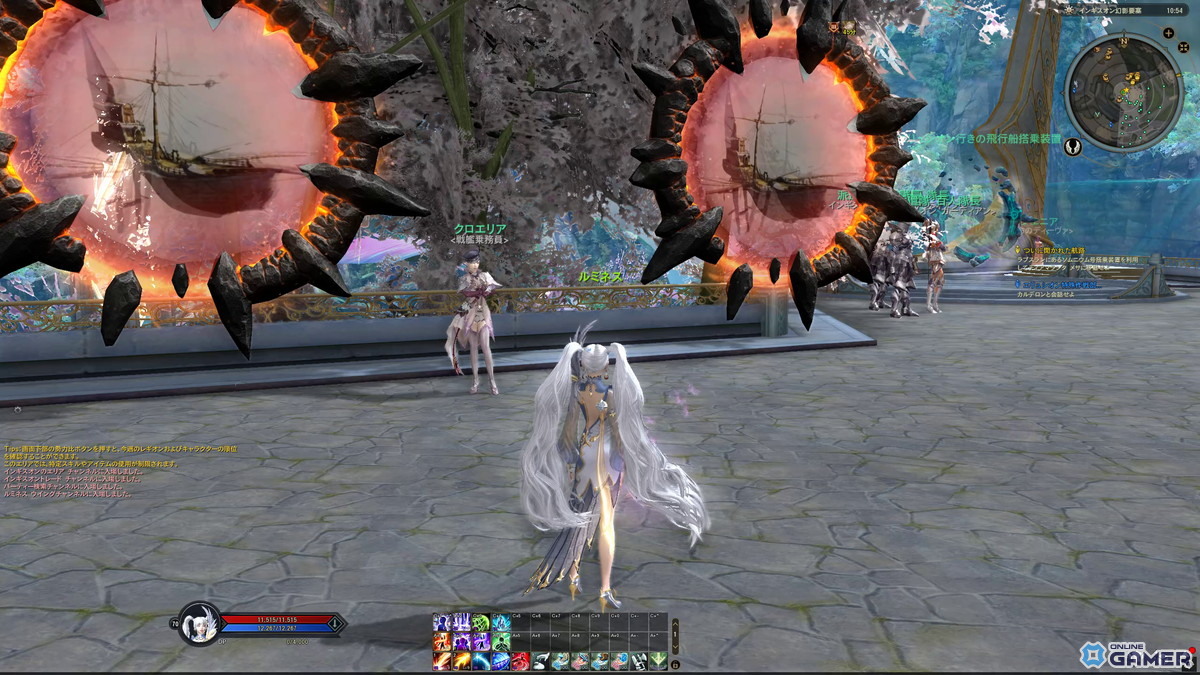
Task: Use the white armor piece slot
Action: [638, 661]
